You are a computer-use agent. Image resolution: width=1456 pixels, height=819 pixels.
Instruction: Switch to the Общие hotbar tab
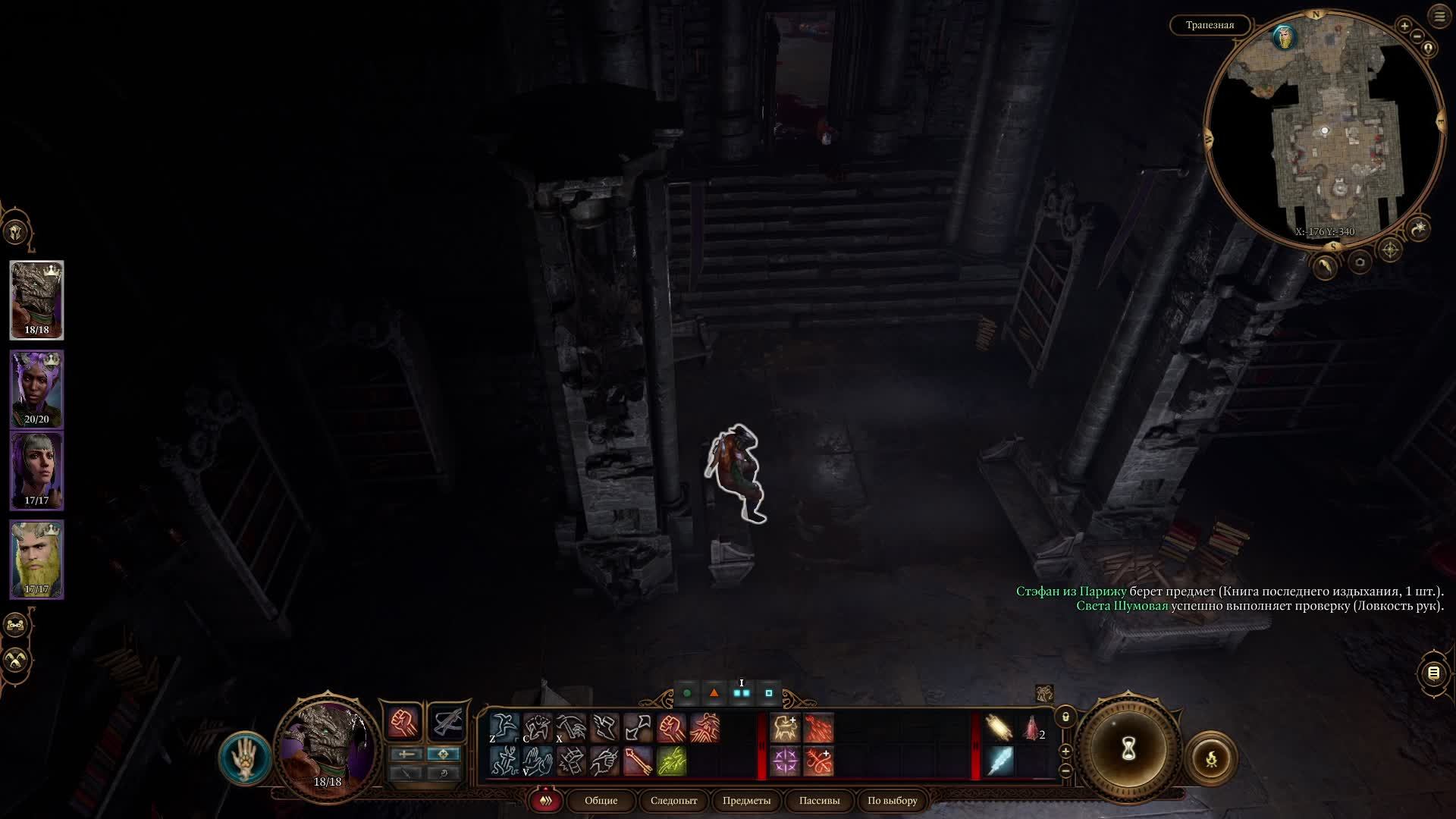point(601,800)
